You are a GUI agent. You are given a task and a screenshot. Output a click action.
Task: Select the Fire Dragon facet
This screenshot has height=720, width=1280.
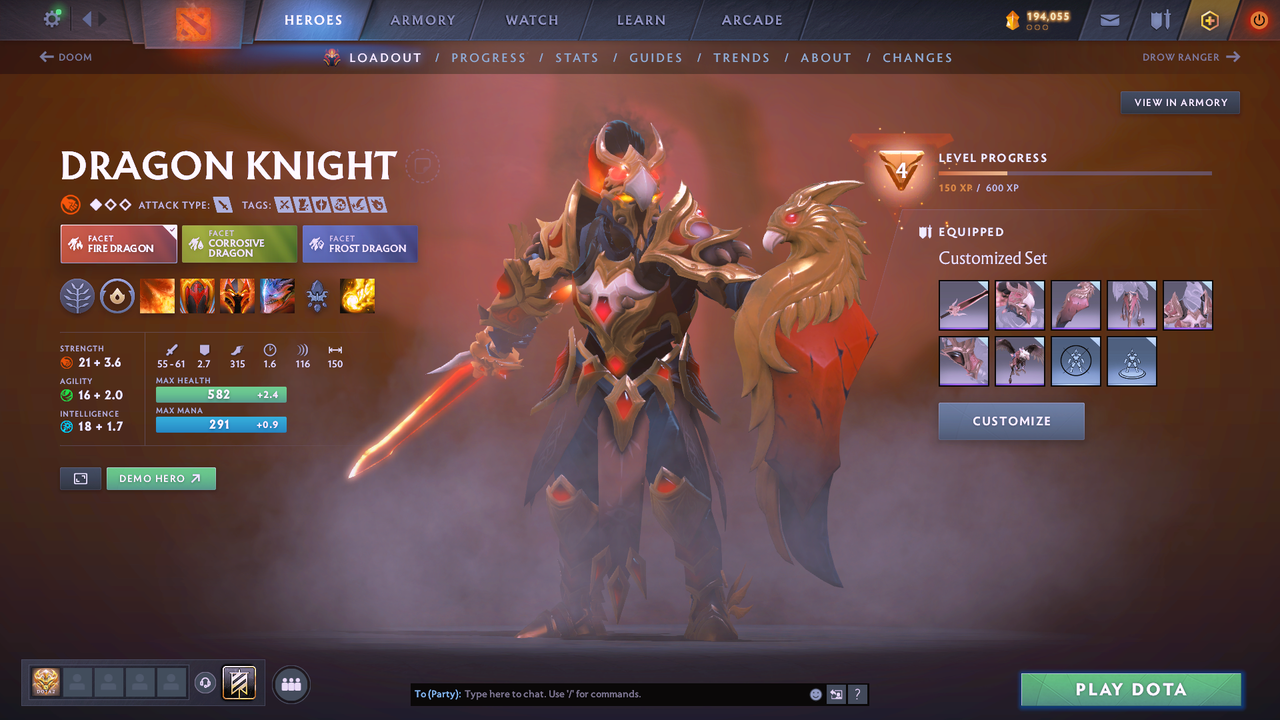(x=118, y=243)
